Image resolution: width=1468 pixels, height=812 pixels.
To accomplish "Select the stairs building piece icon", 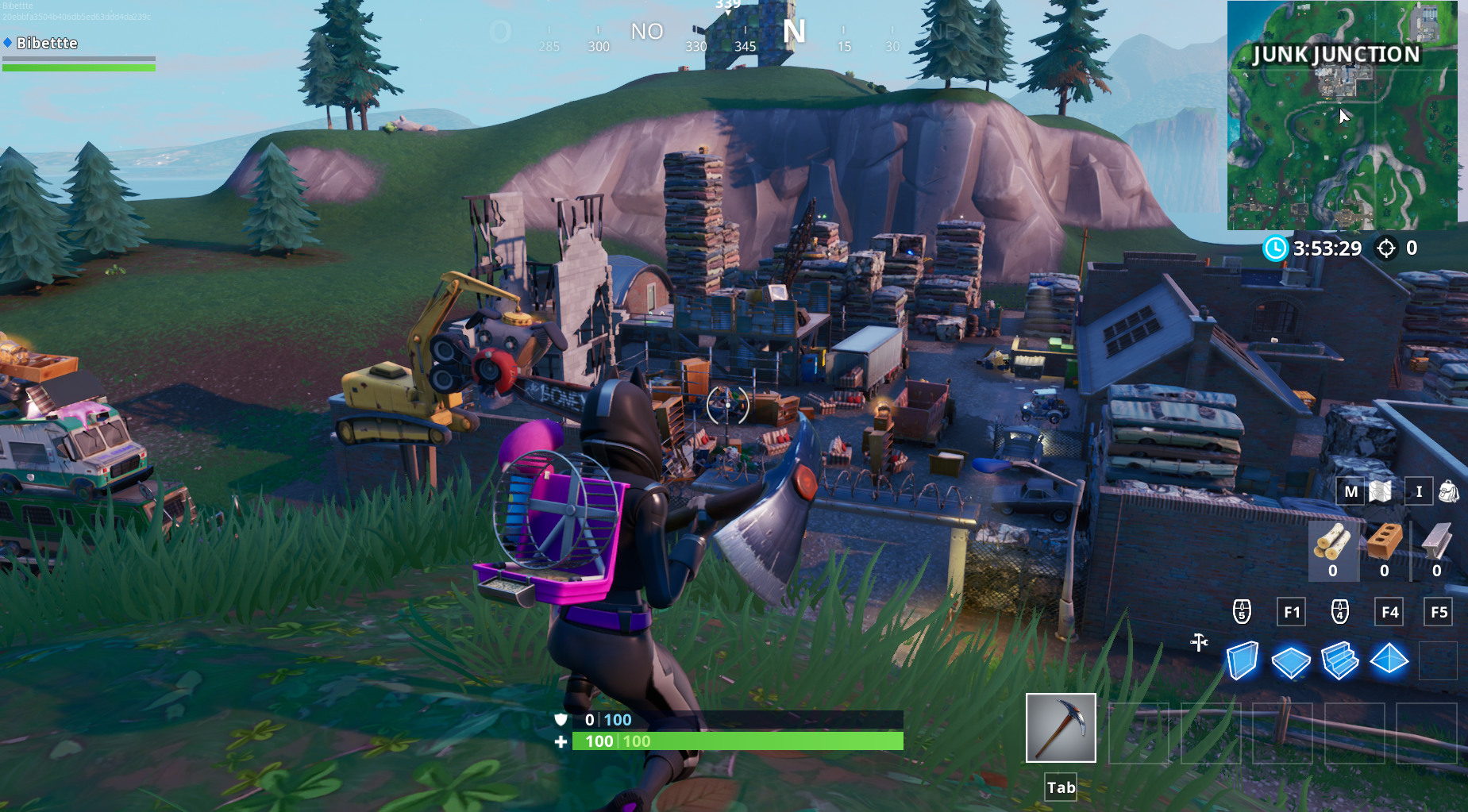I will tap(1342, 660).
